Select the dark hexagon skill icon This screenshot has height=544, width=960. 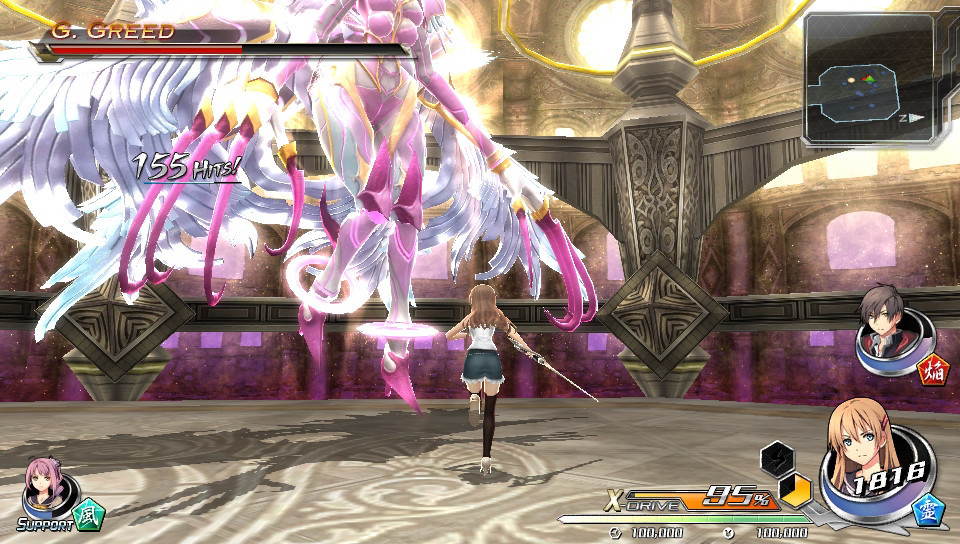point(776,459)
